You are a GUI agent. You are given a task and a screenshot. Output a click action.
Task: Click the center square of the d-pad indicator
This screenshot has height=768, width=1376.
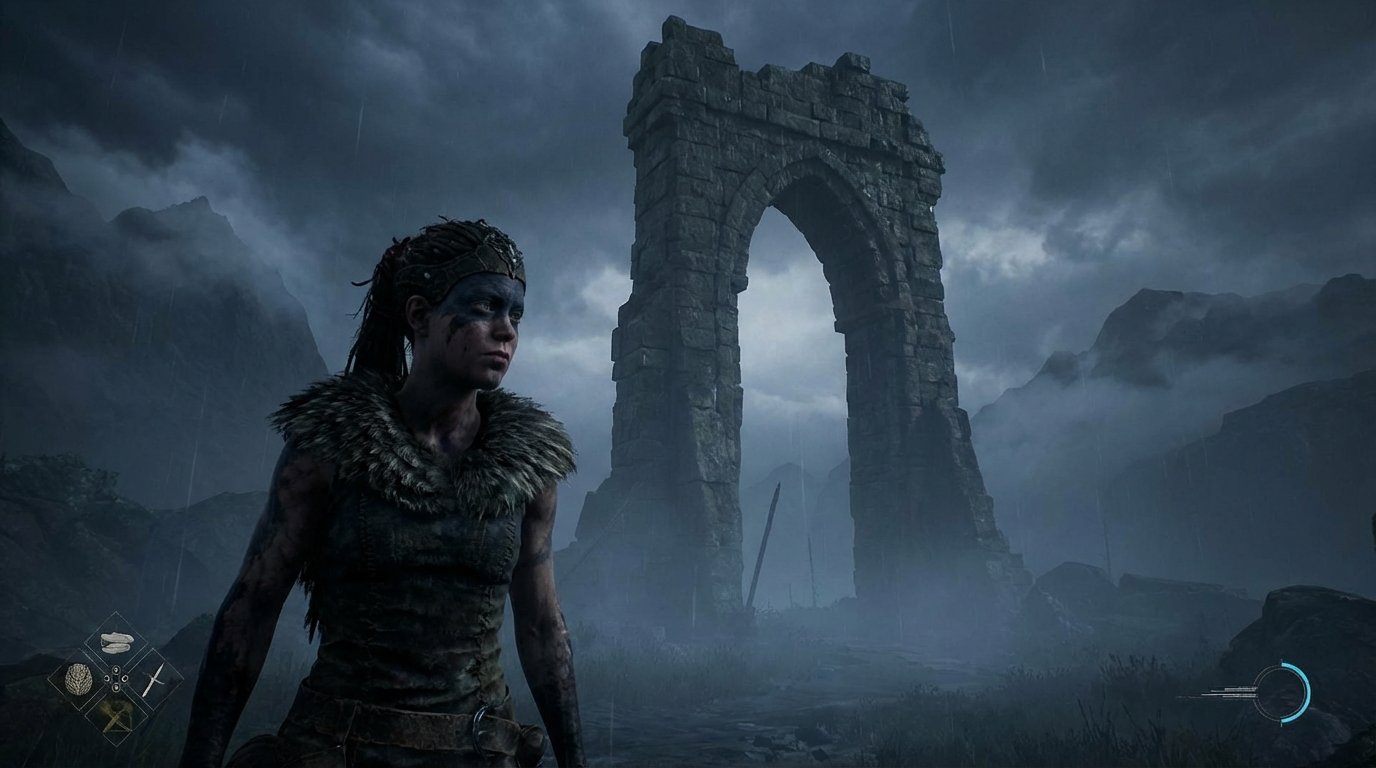116,678
